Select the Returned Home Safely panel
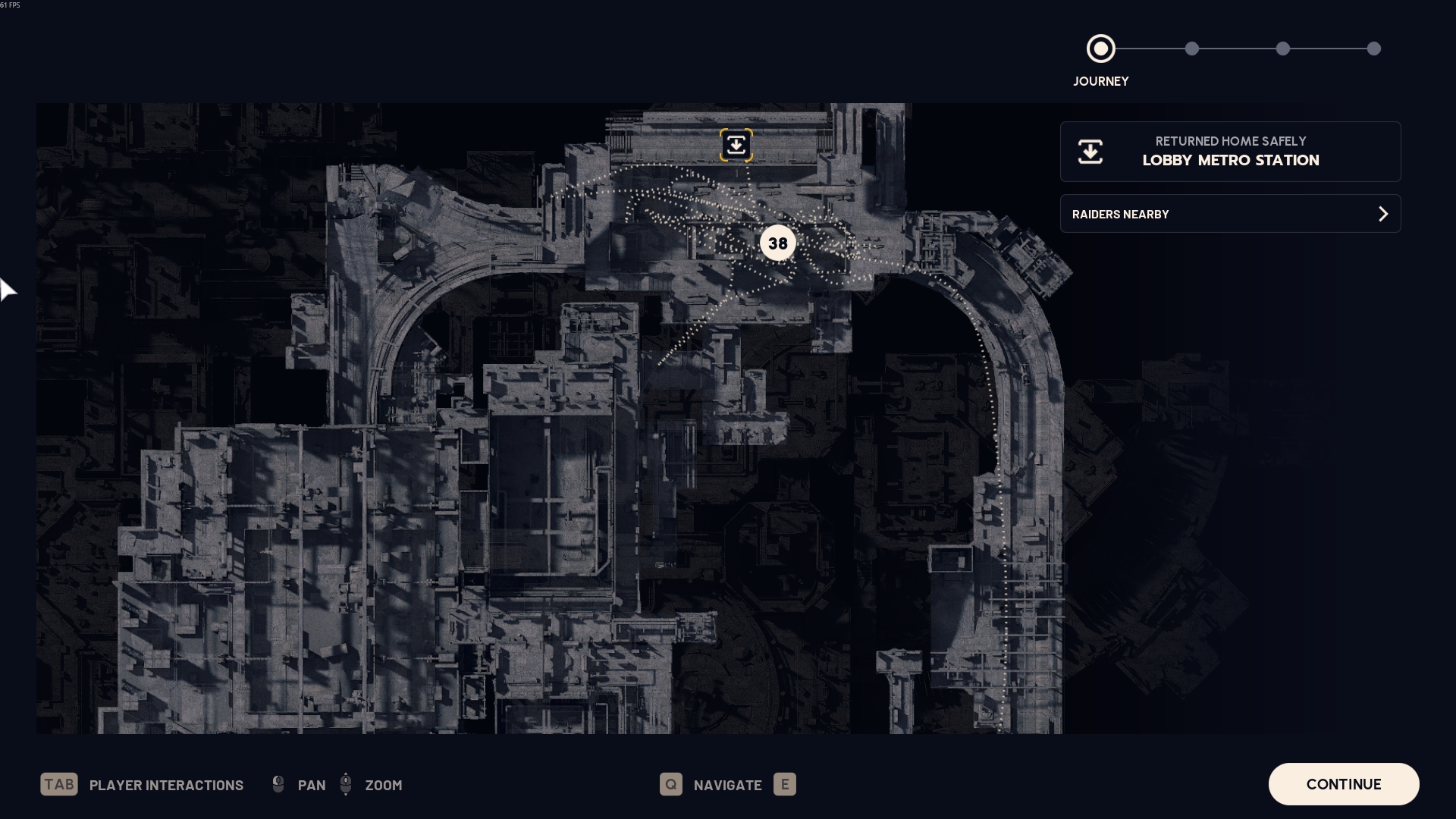Viewport: 1456px width, 819px height. tap(1230, 152)
